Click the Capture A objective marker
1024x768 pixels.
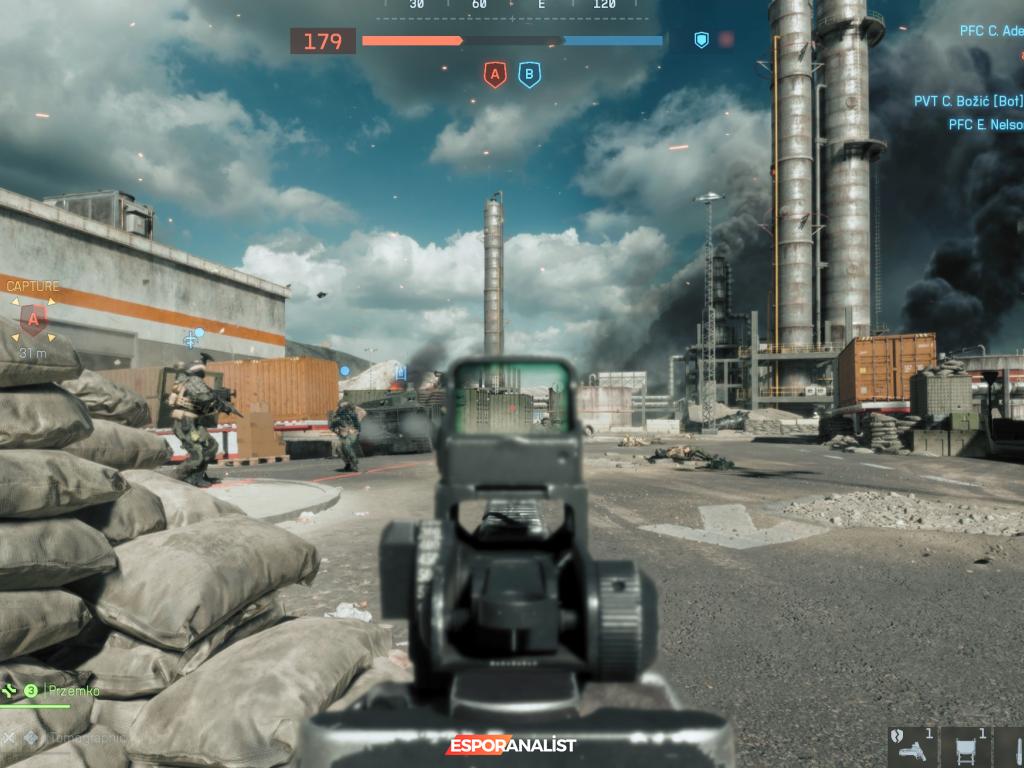point(33,320)
